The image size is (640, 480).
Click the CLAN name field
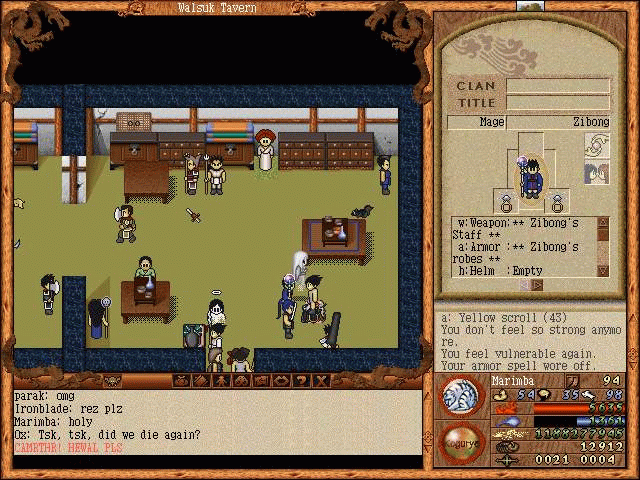tap(557, 86)
